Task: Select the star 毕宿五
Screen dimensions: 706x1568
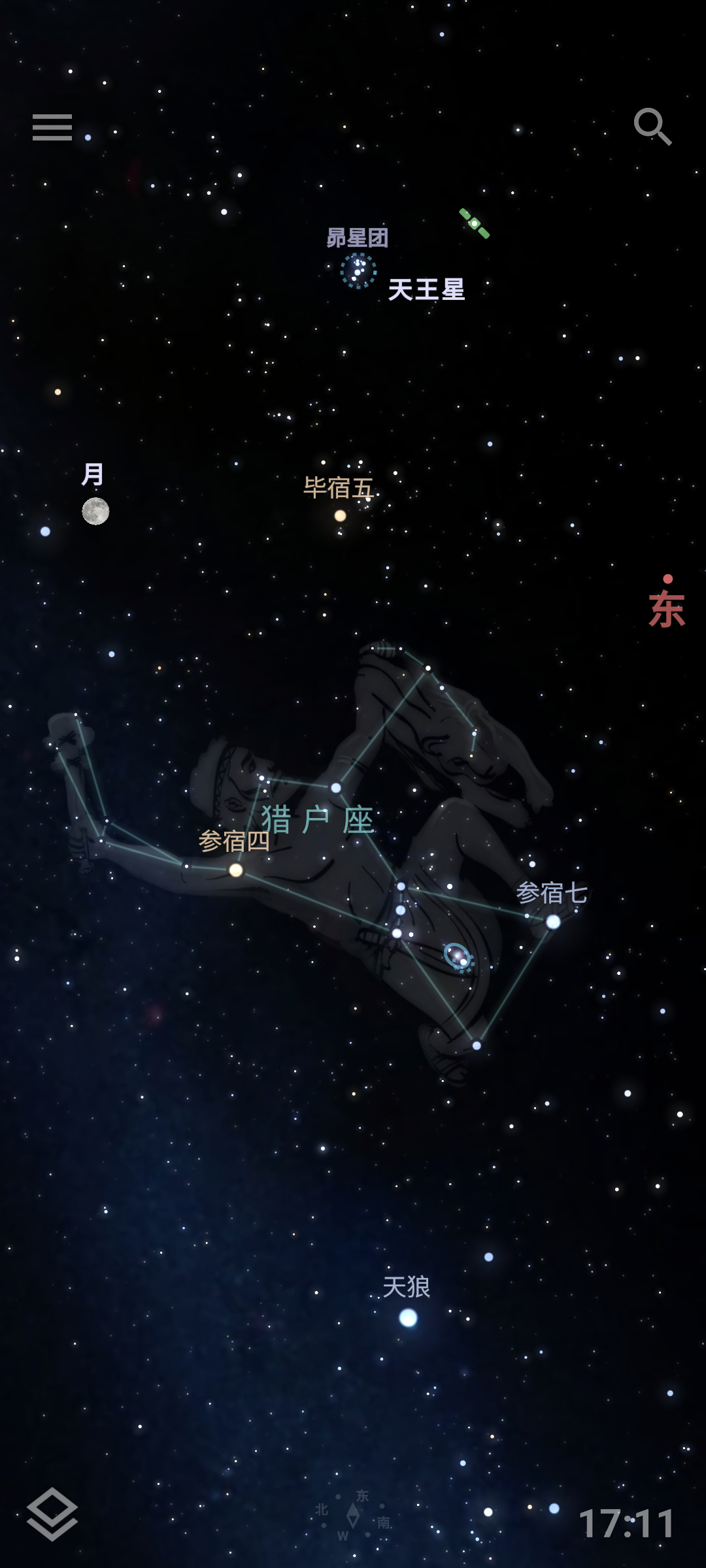Action: (x=340, y=516)
